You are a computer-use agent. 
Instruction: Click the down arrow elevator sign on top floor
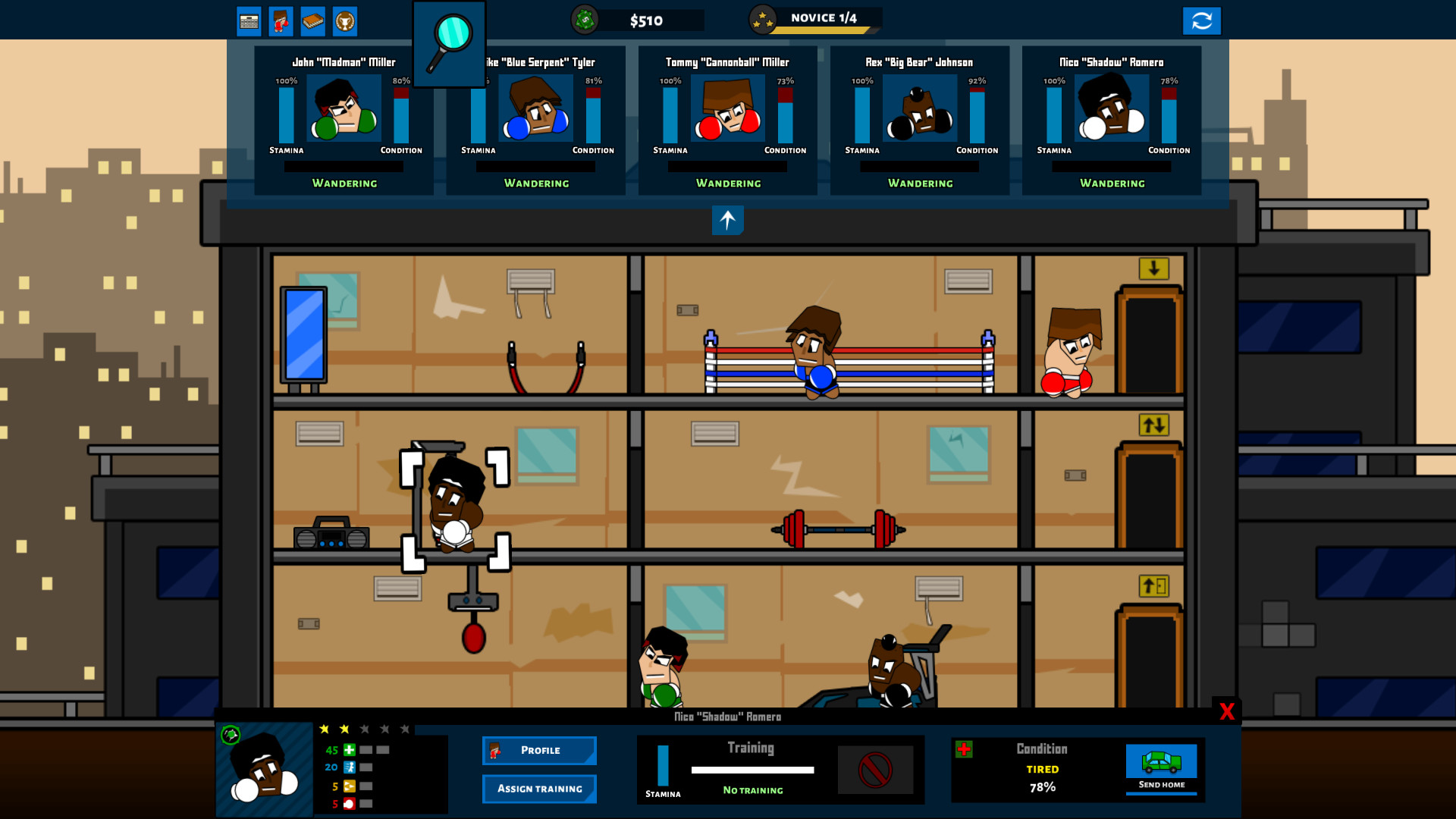point(1153,269)
